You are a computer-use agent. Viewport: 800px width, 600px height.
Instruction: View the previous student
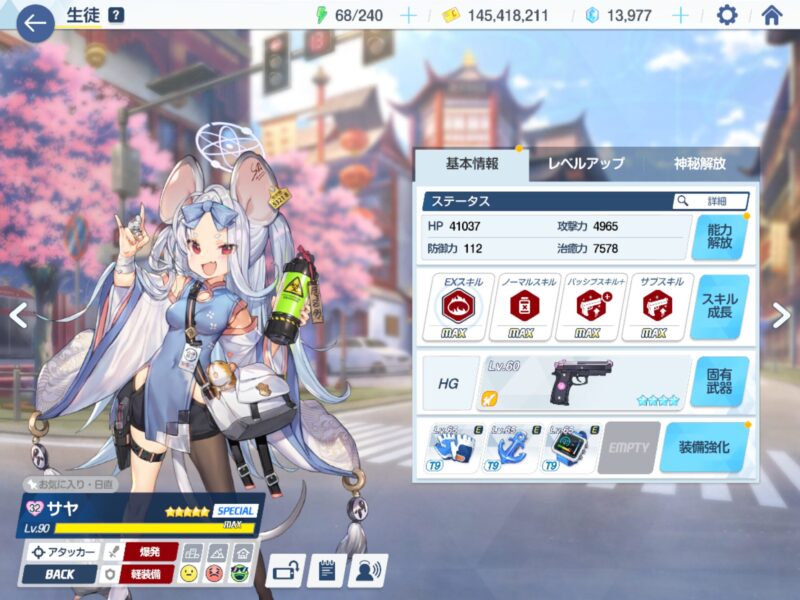point(17,315)
